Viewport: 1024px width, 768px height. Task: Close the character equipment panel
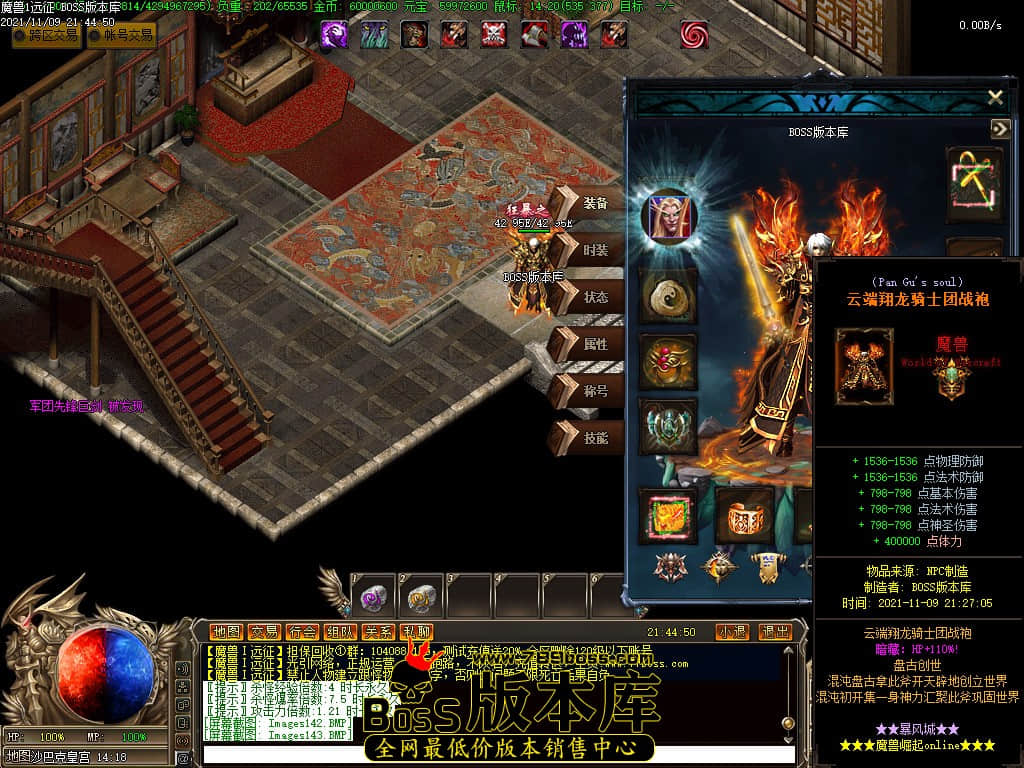(x=995, y=97)
